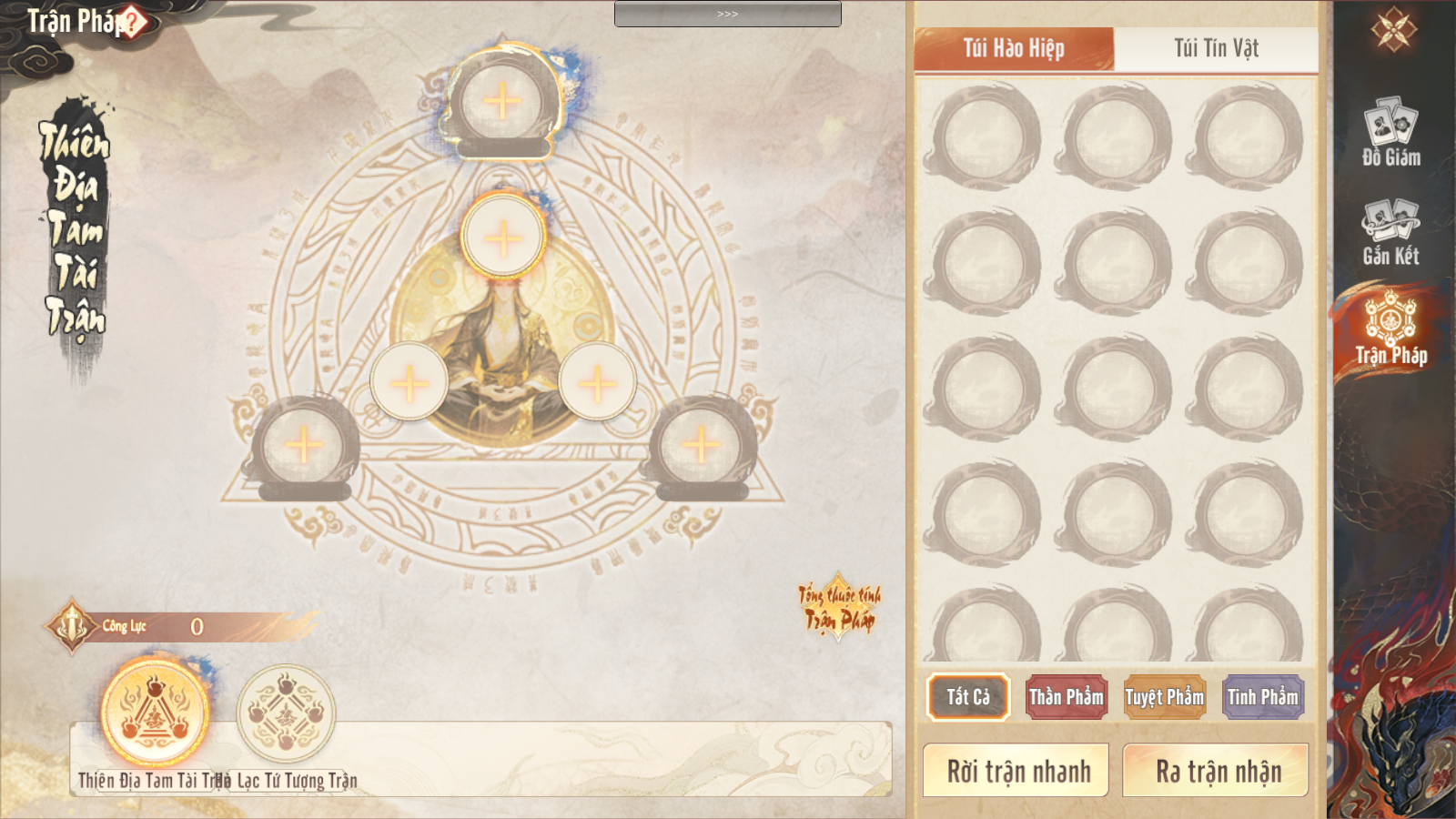Open the red question mark help
1456x819 pixels.
pyautogui.click(x=133, y=22)
